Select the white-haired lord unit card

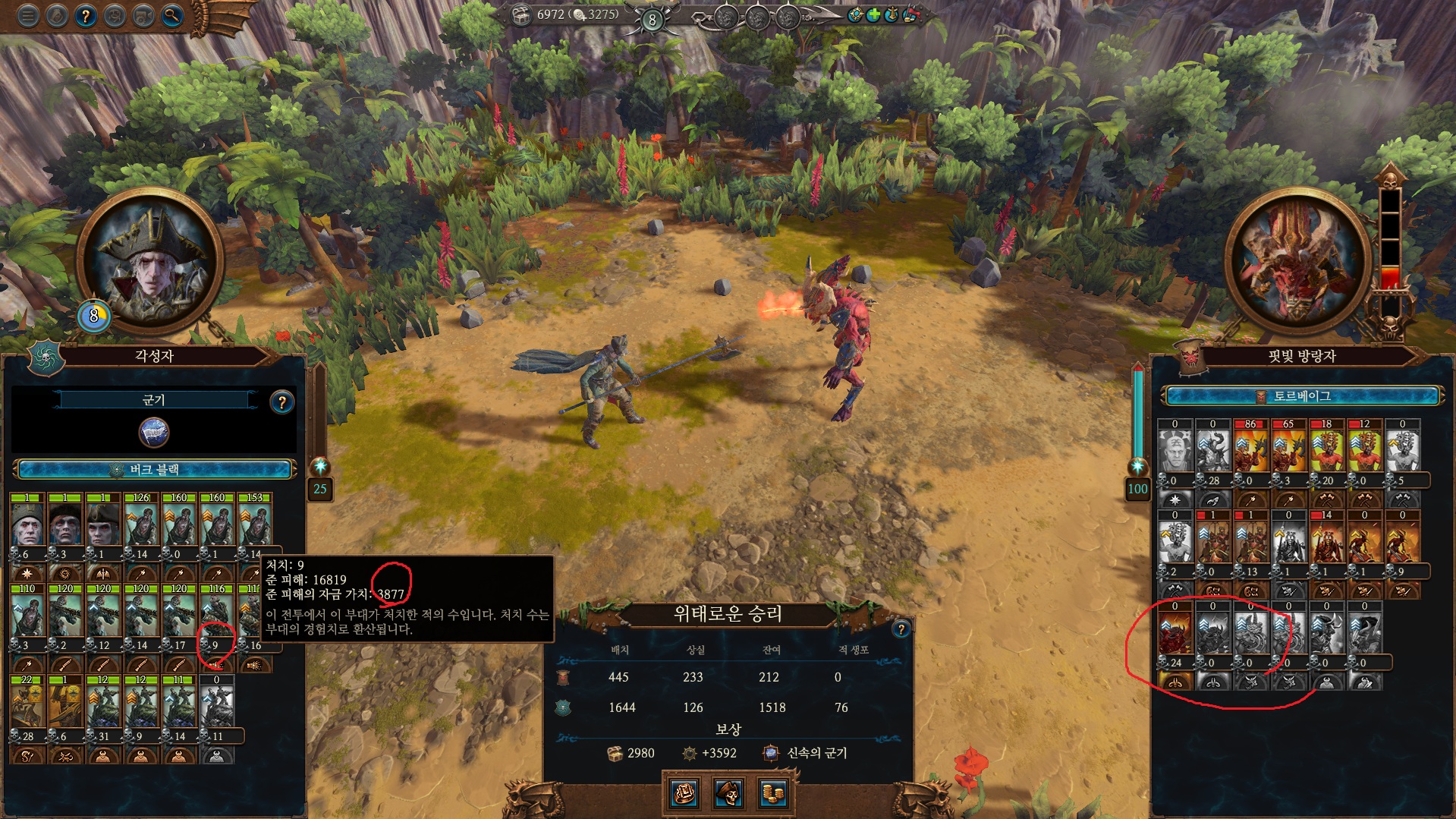[27, 524]
